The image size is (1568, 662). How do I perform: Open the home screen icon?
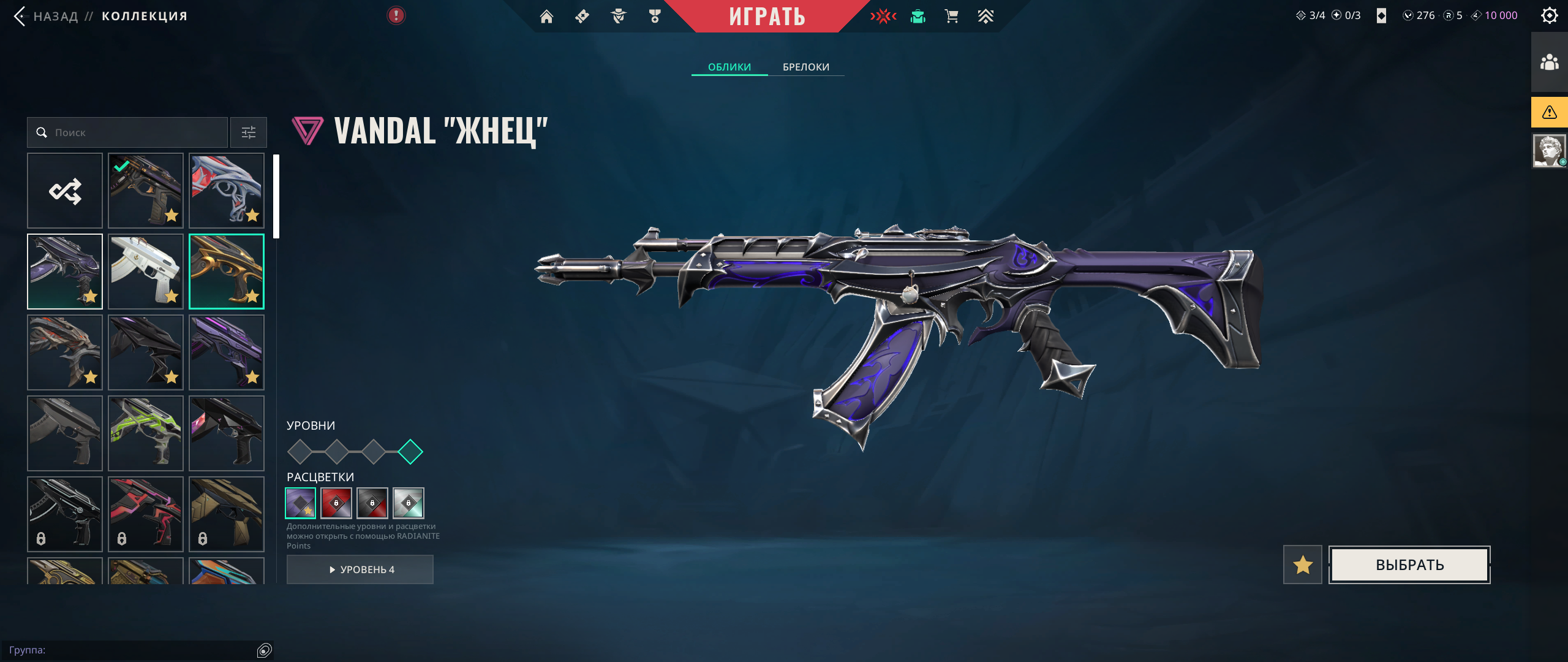pyautogui.click(x=546, y=17)
